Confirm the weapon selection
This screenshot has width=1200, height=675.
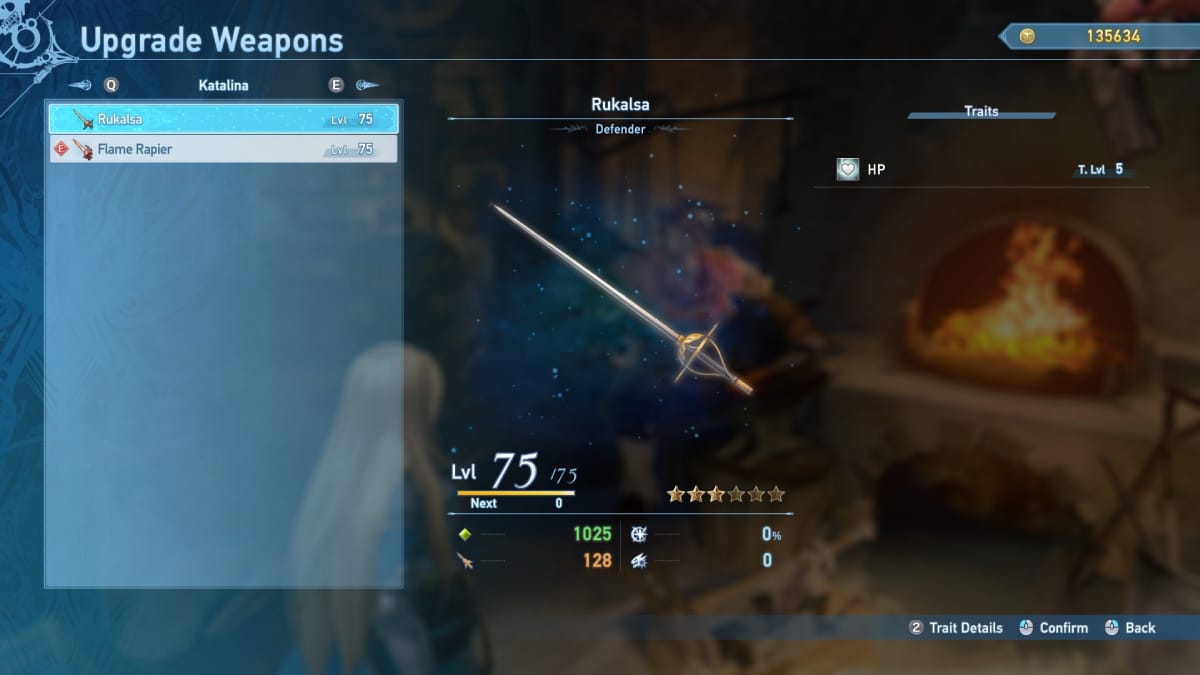(1053, 628)
